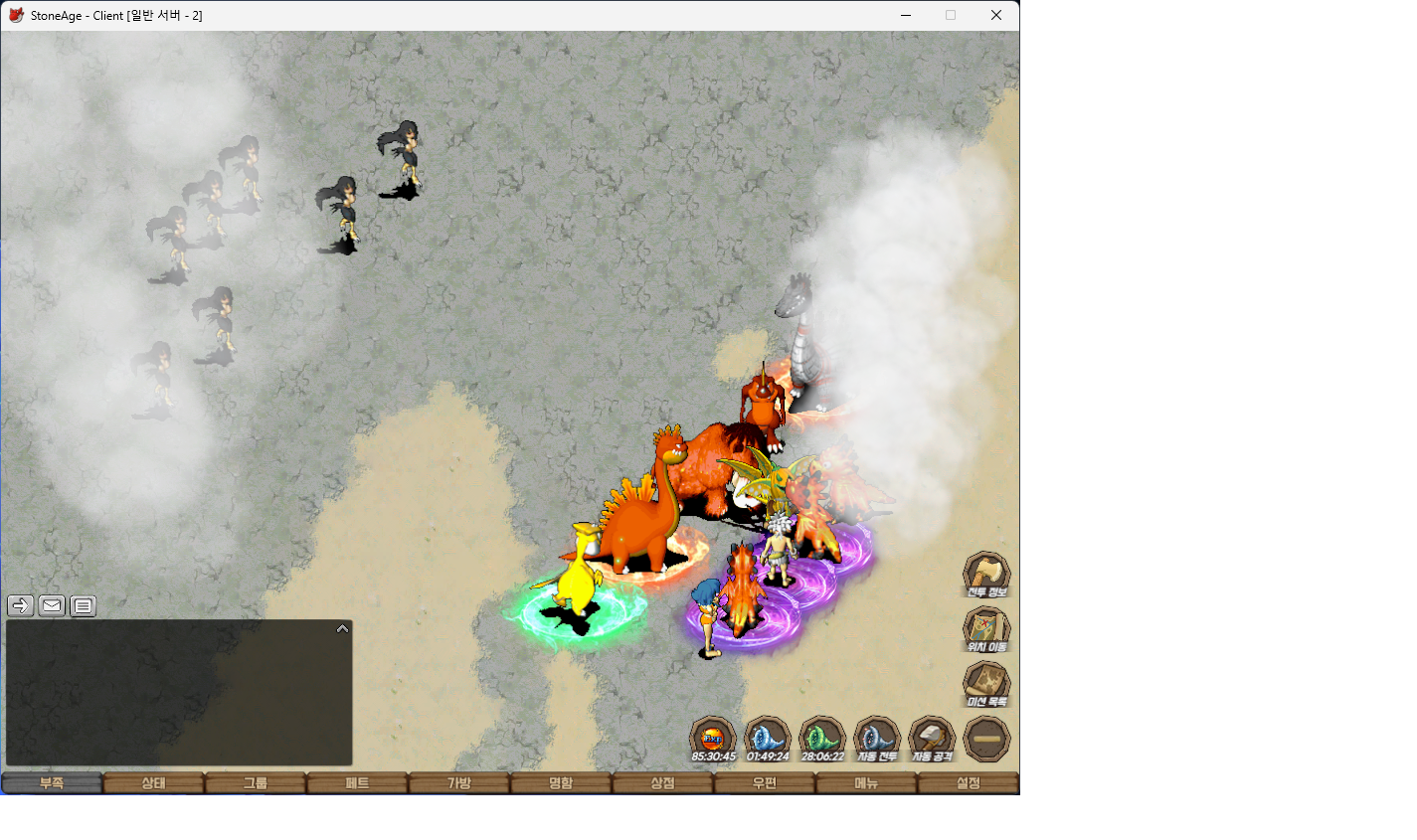Open the 메뉴 menu button
This screenshot has height=840, width=1417.
(x=866, y=783)
